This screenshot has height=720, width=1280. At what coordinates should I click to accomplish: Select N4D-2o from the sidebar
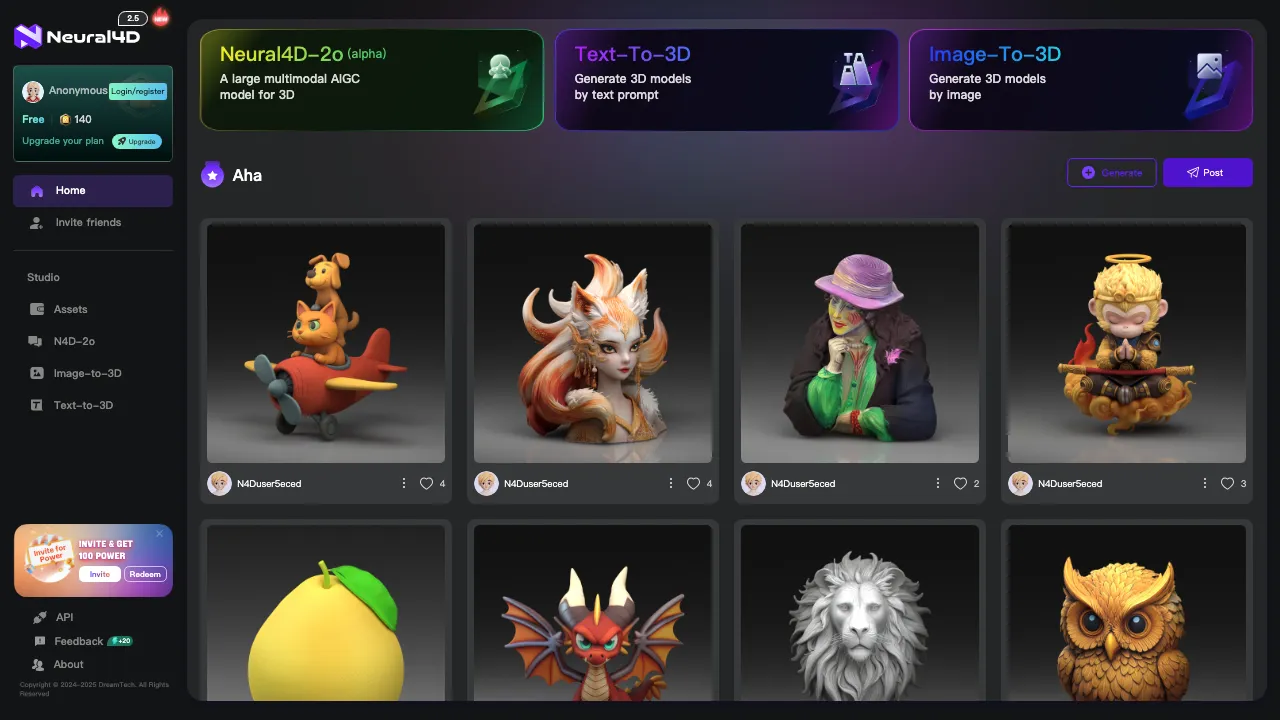coord(74,342)
